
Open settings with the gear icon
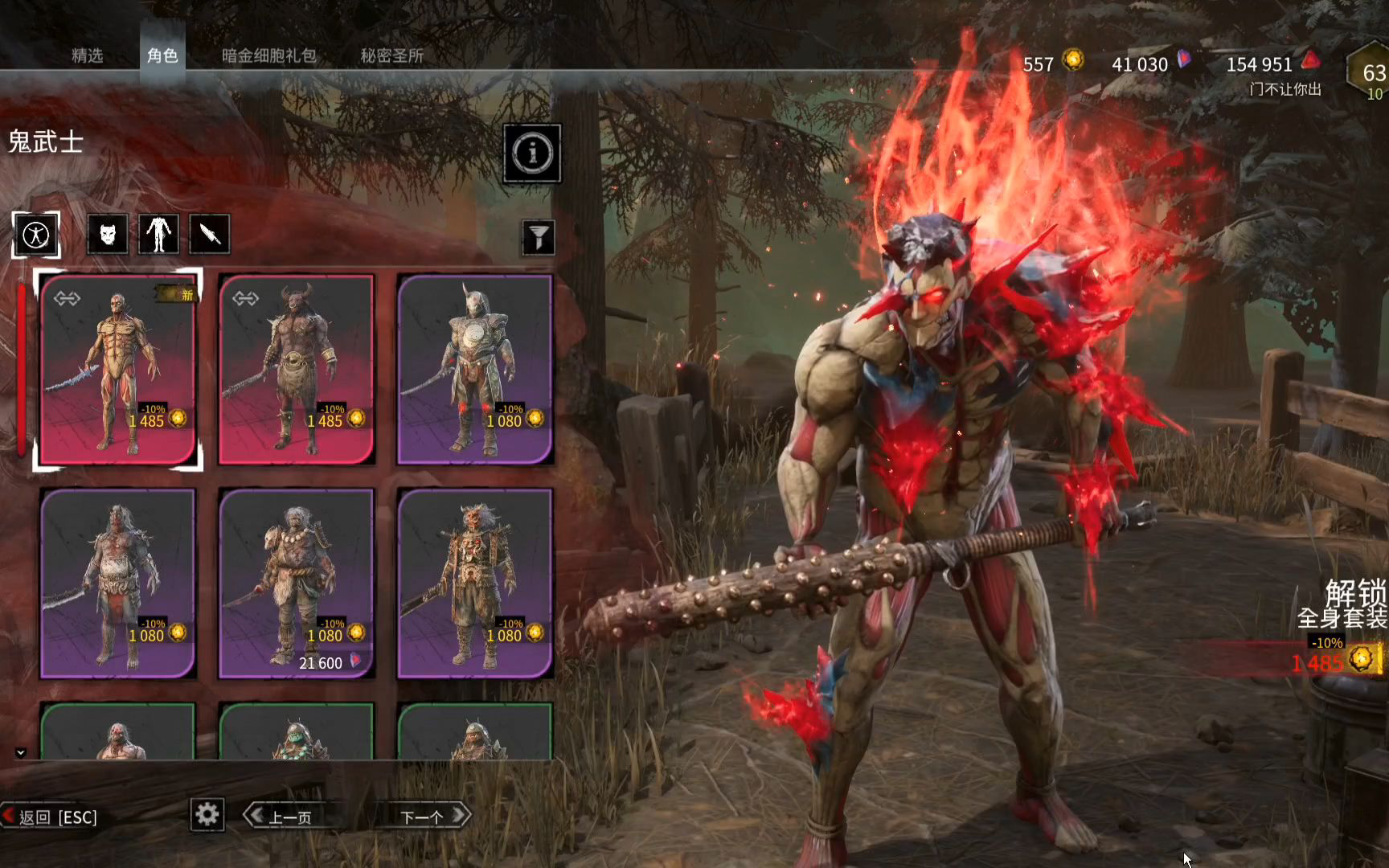coord(207,815)
